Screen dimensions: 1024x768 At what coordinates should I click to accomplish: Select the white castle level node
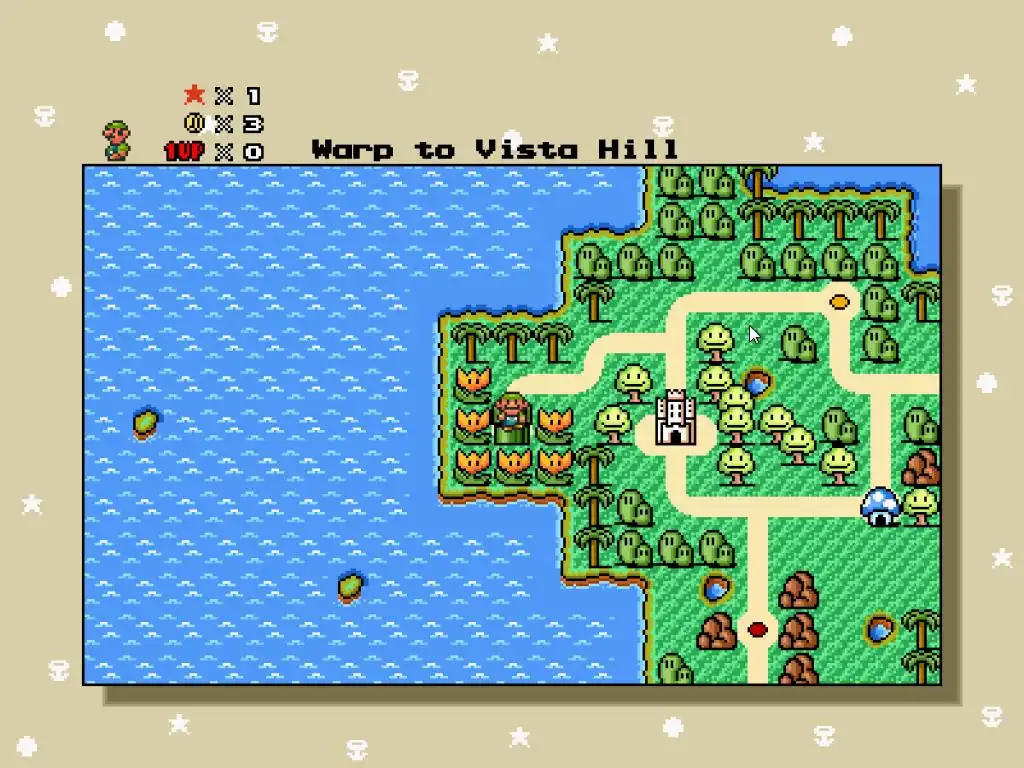676,418
